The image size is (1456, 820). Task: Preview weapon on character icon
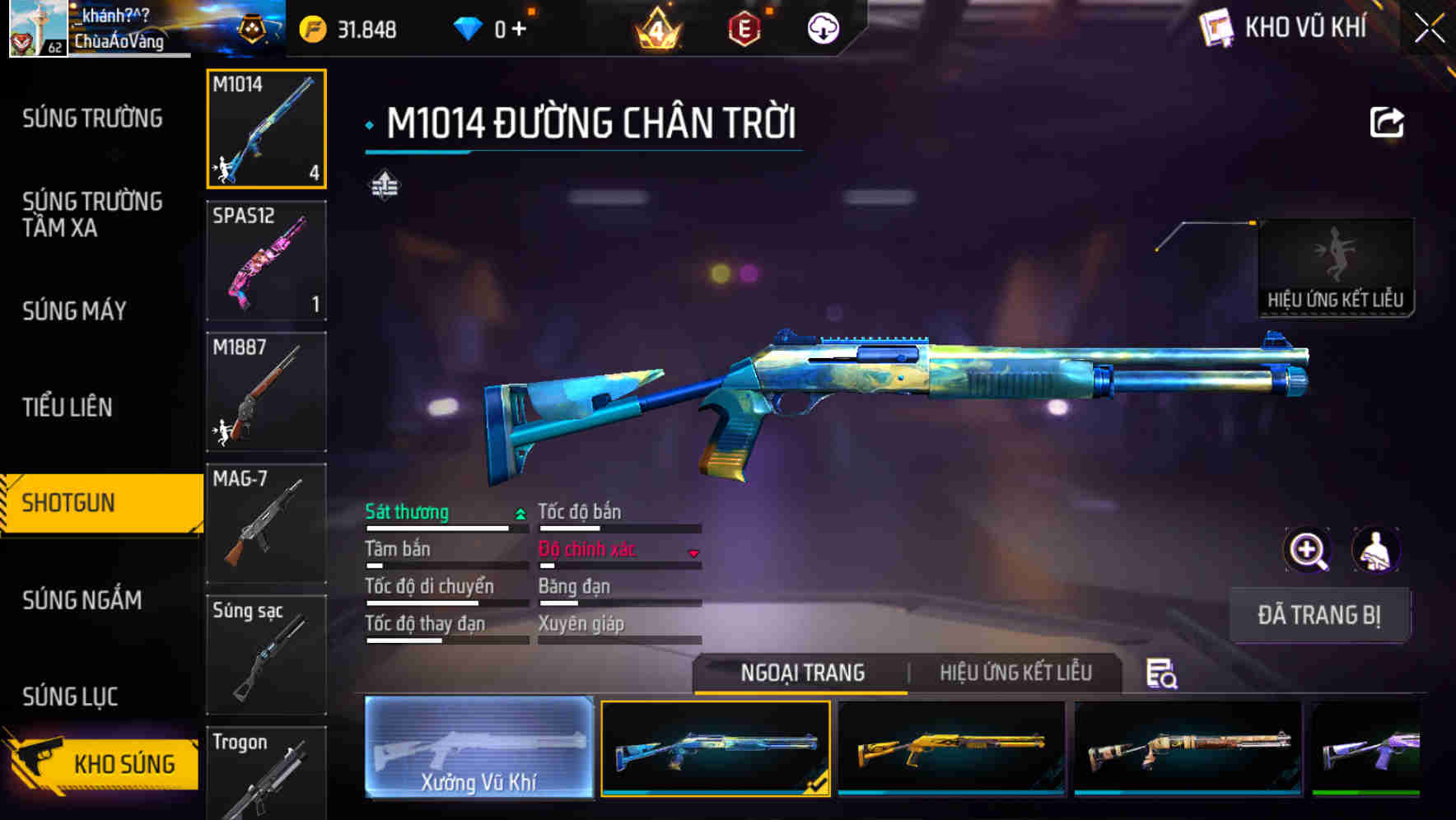tap(1376, 550)
